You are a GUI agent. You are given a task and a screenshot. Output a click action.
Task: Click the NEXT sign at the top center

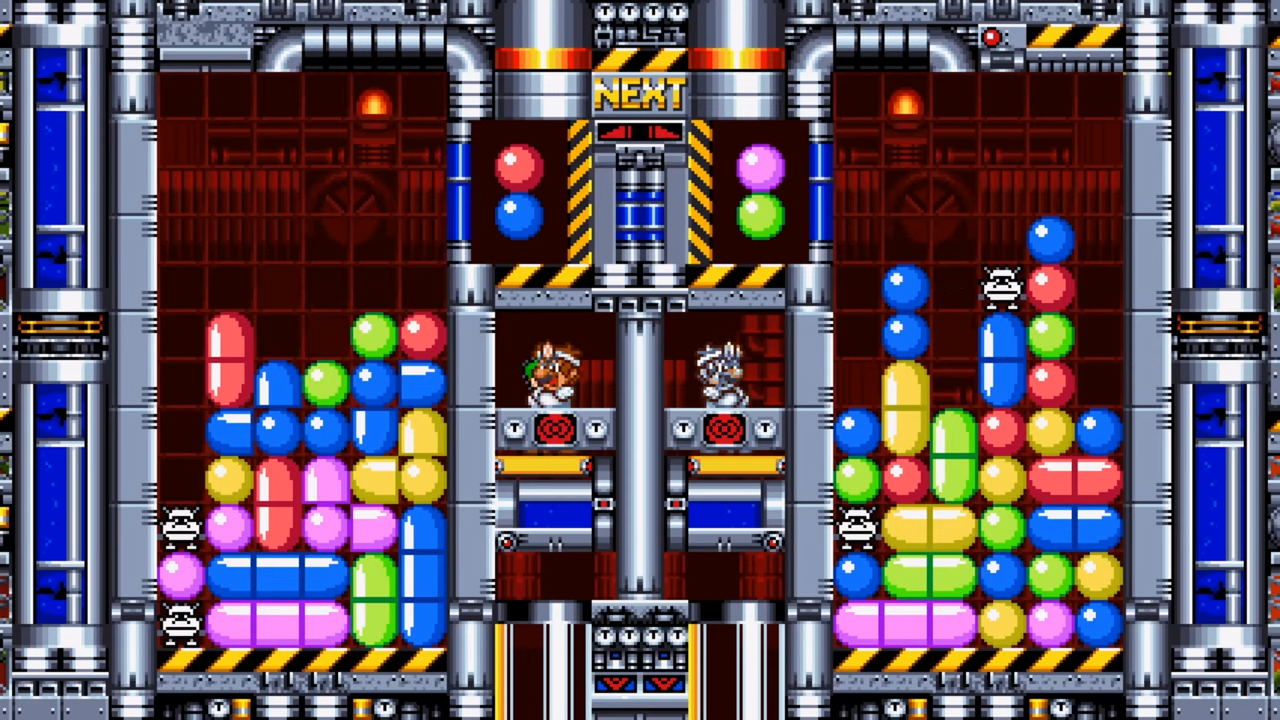click(x=640, y=95)
